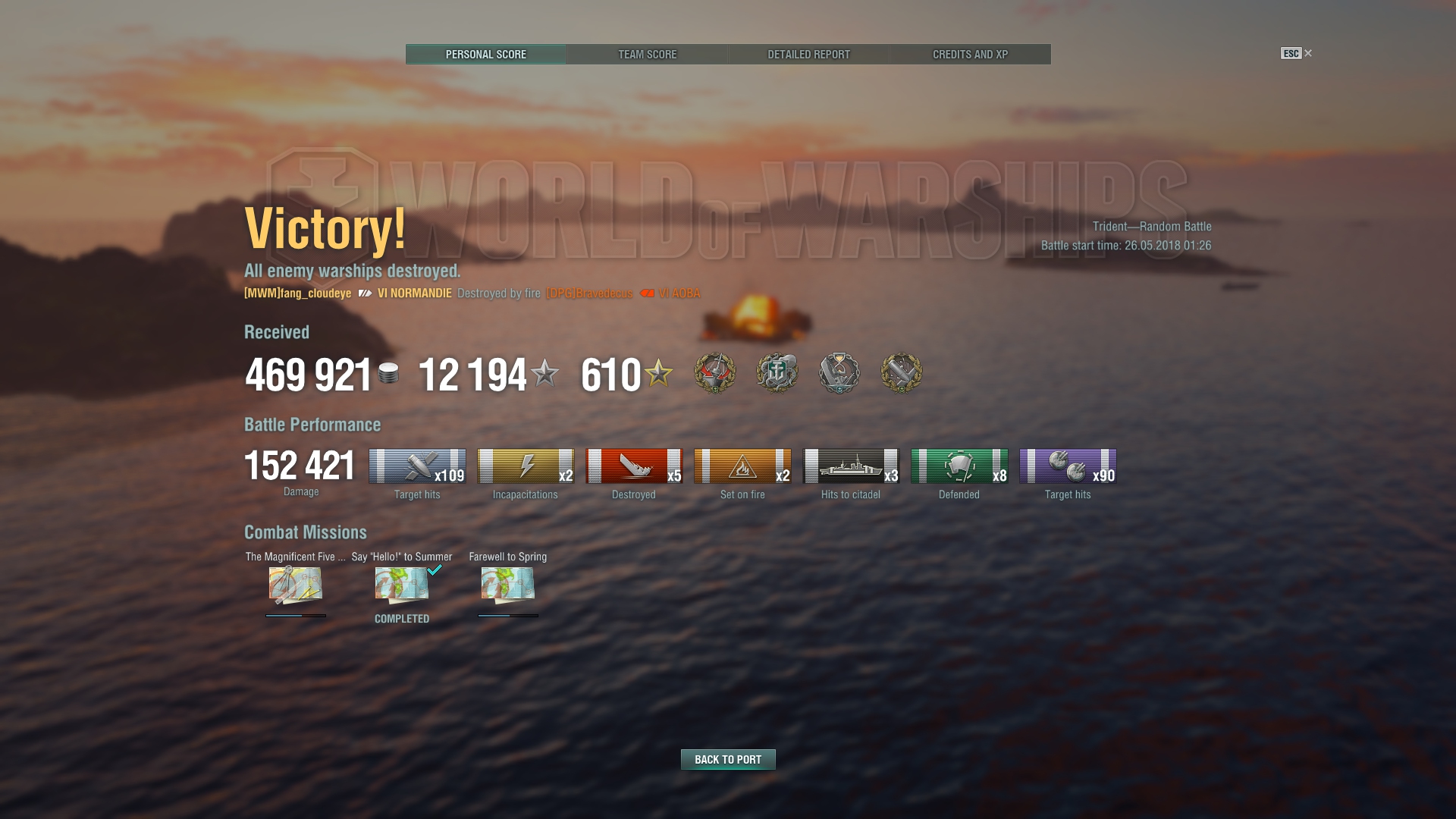Check the Incapacitations ribbon
1456x819 pixels.
coord(526,466)
